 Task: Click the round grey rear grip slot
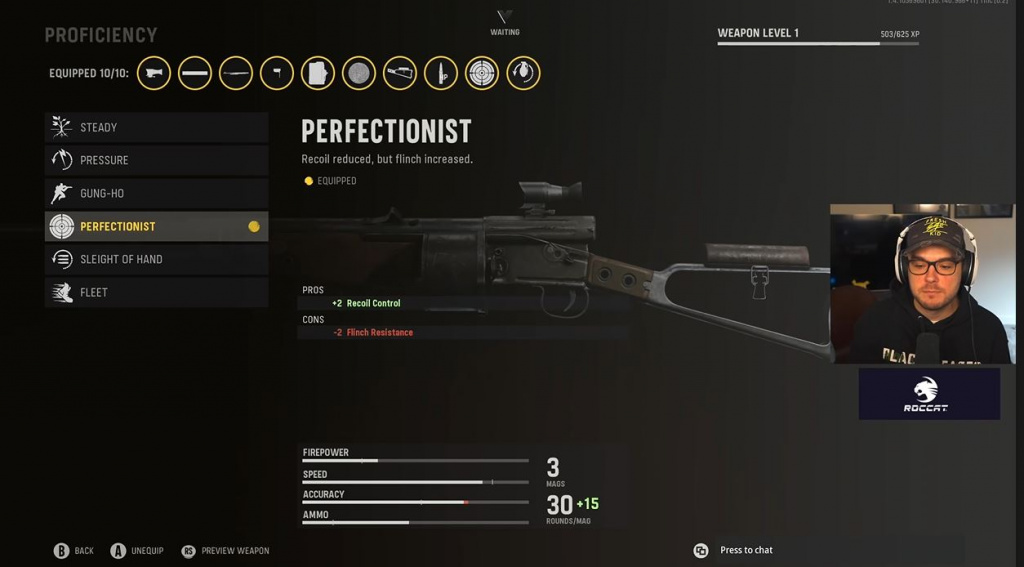[359, 73]
